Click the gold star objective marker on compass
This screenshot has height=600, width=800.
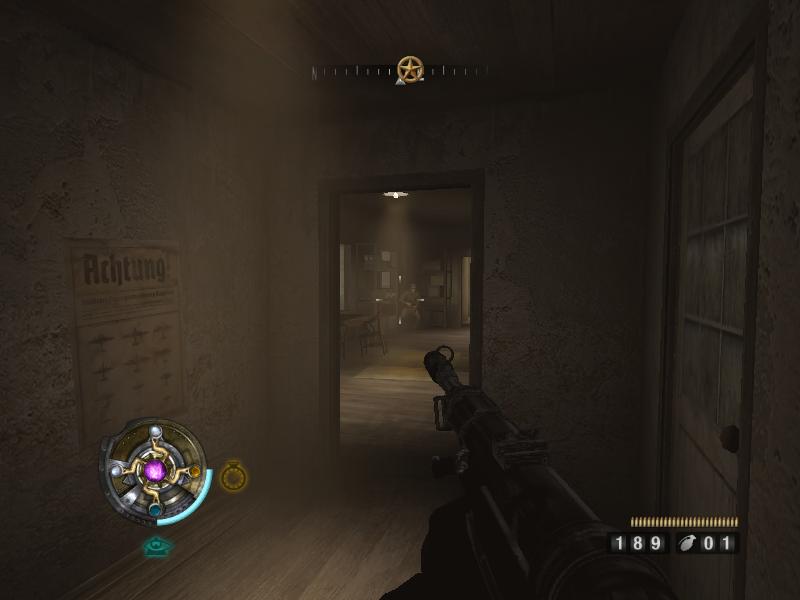coord(410,69)
